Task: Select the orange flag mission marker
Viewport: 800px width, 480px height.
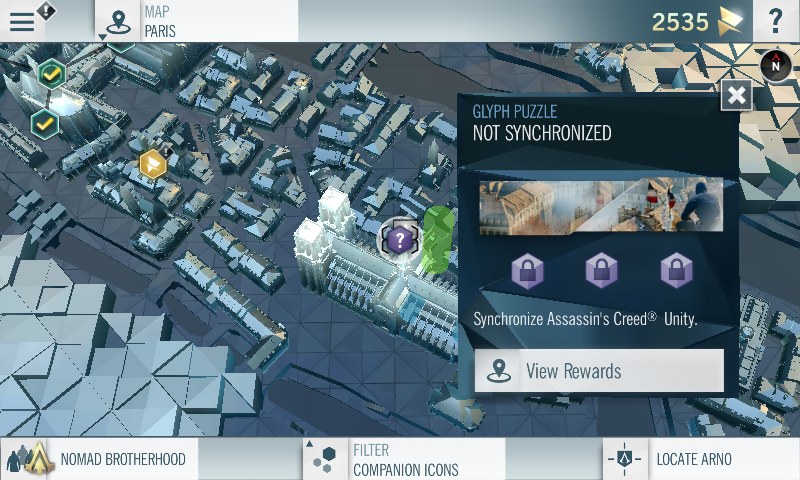Action: (x=152, y=163)
